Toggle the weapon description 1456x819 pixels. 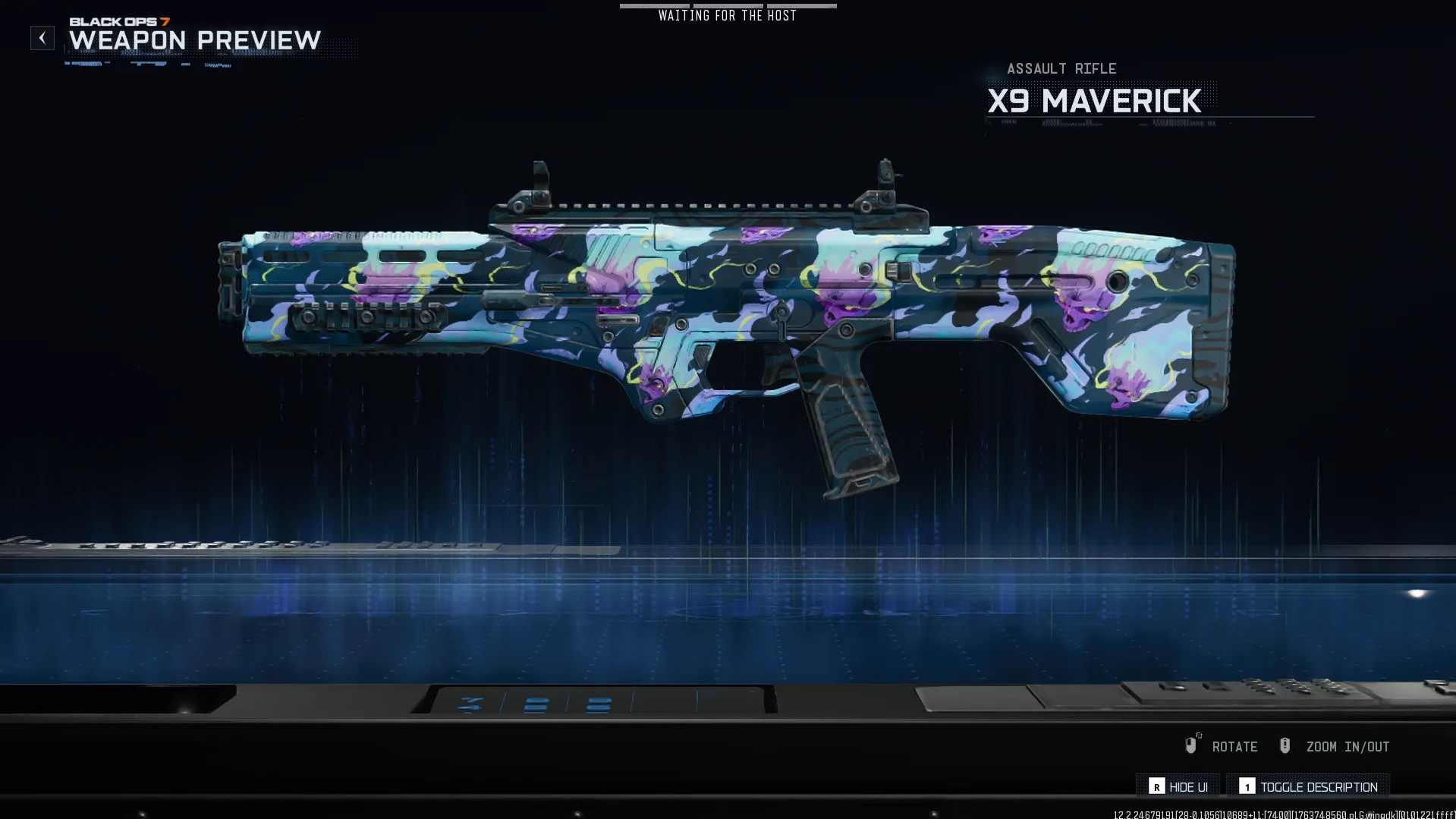click(1308, 786)
